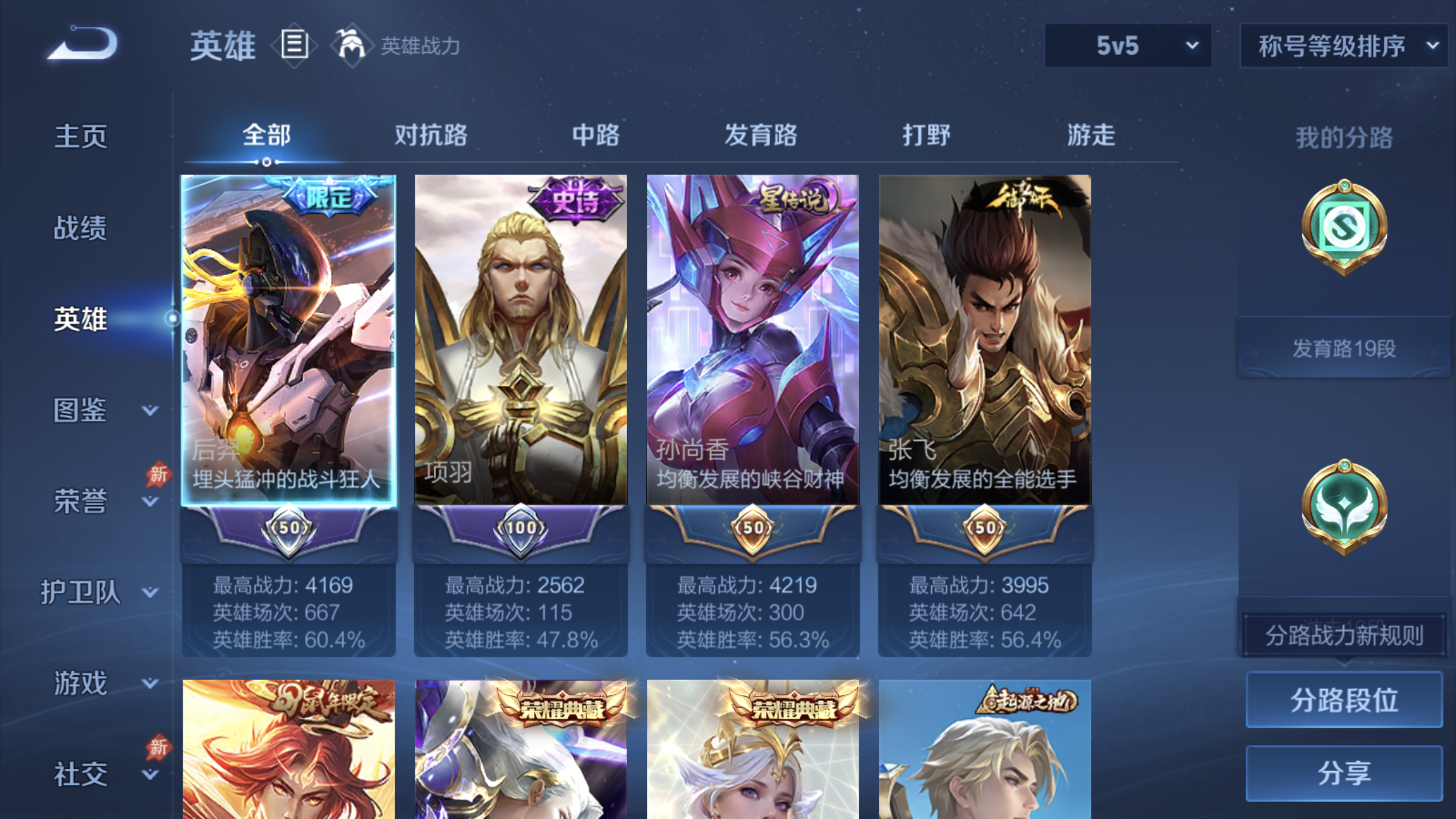Viewport: 1456px width, 819px height.
Task: Select the currently highlighted 英雄 sidebar item
Action: click(x=79, y=318)
